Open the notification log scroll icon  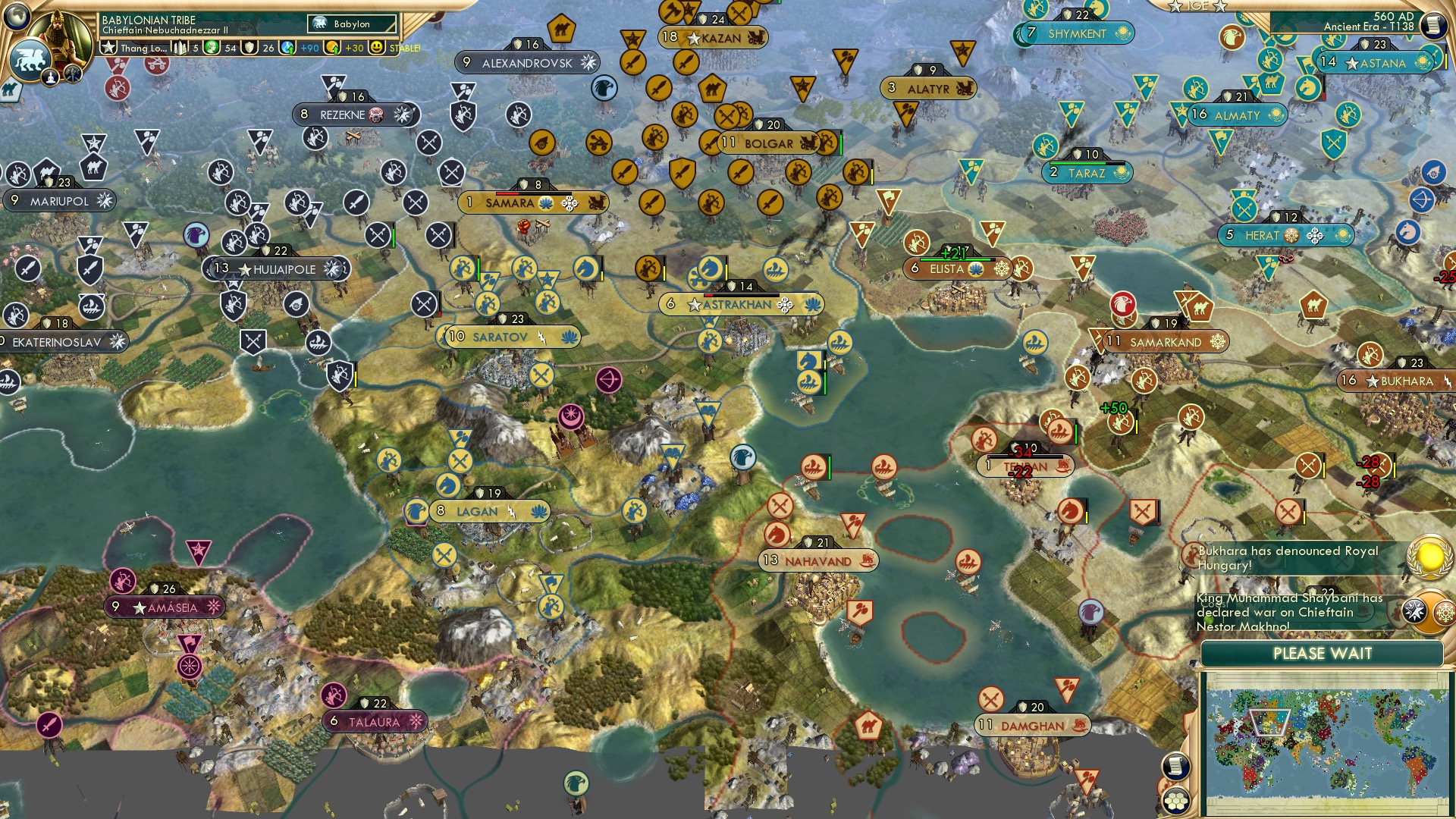pyautogui.click(x=1175, y=764)
